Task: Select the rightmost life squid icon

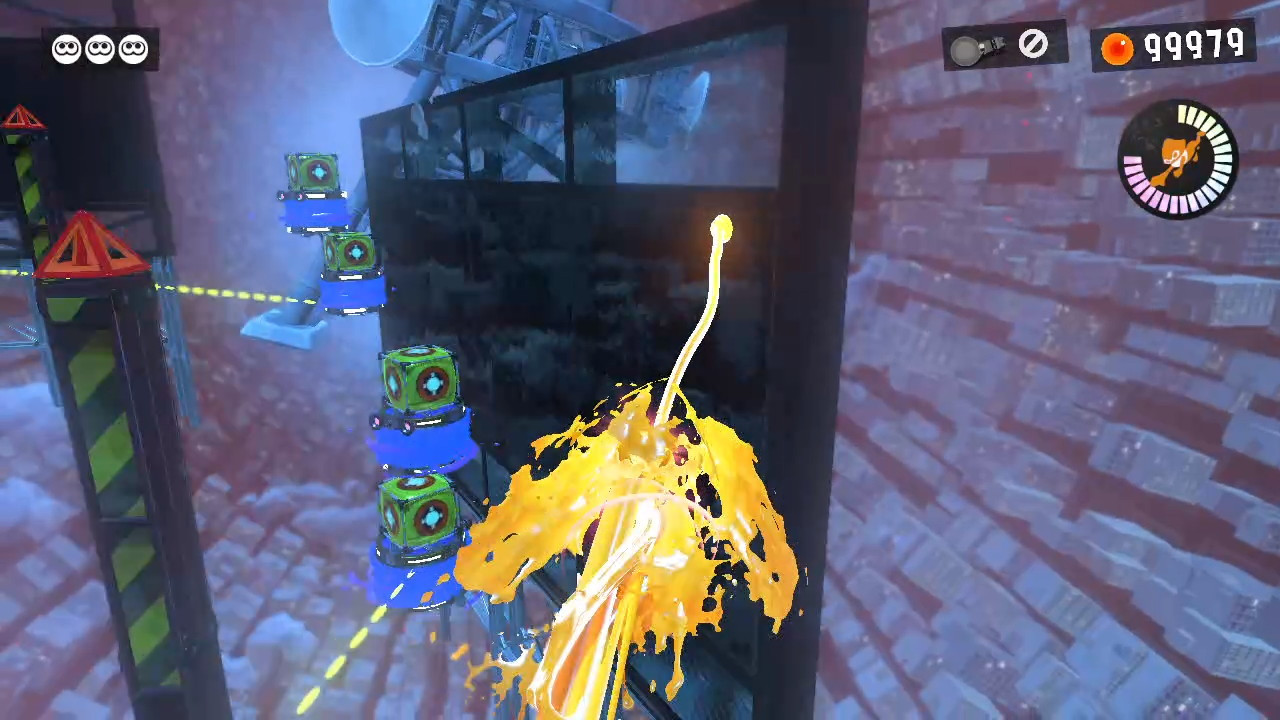Action: [132, 49]
